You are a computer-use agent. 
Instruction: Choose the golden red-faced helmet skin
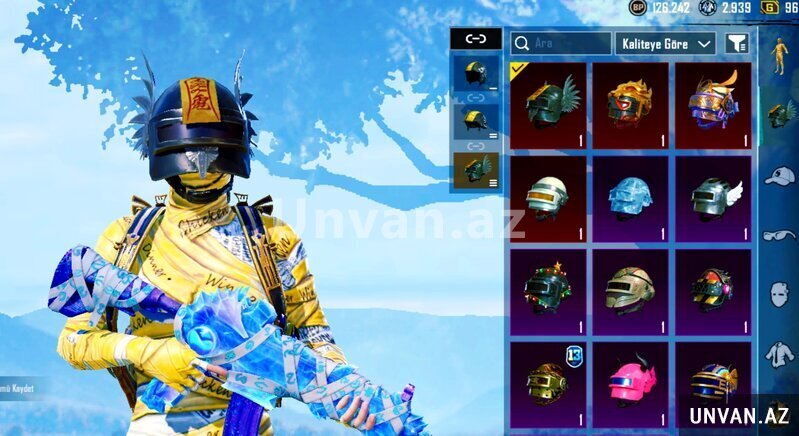(x=630, y=104)
